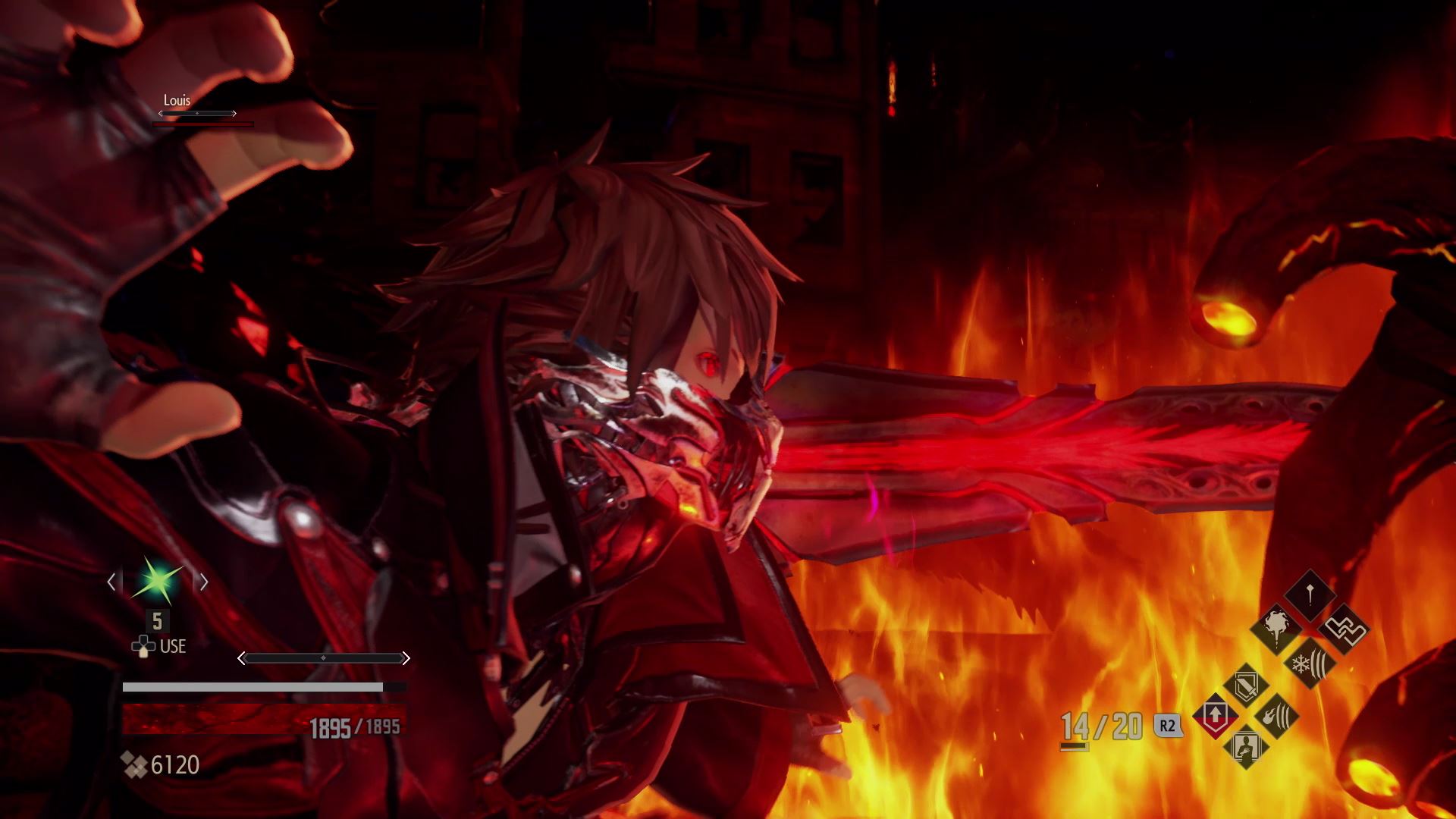Select the green star consumable item
This screenshot has height=819, width=1456.
click(x=158, y=582)
